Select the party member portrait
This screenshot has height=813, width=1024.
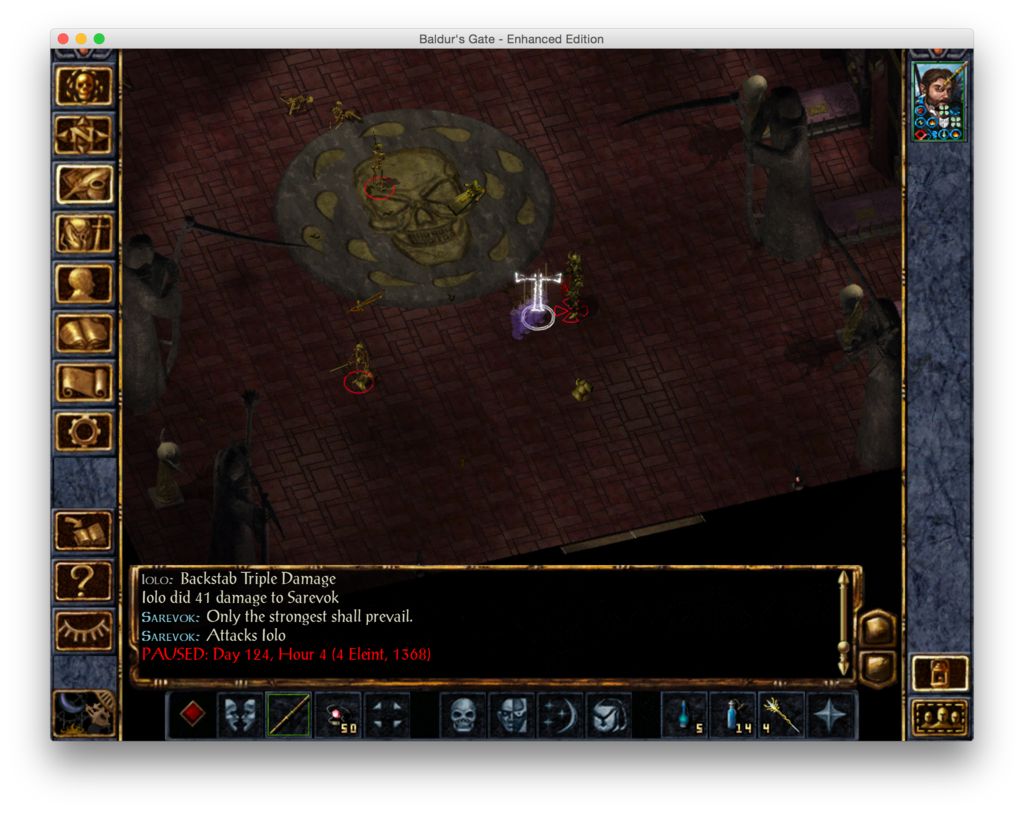coord(939,103)
